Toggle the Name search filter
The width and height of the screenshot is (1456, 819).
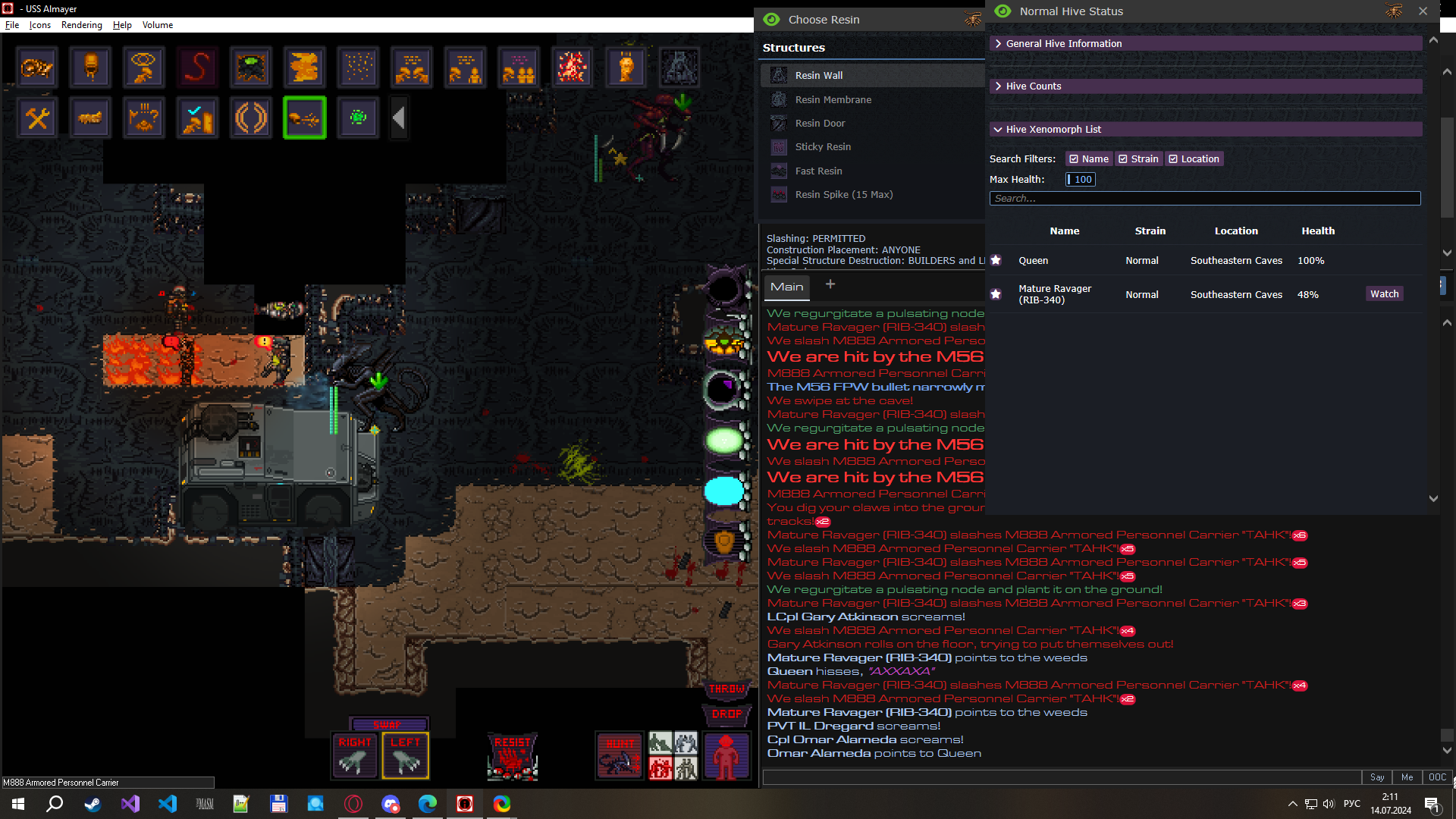[1089, 159]
